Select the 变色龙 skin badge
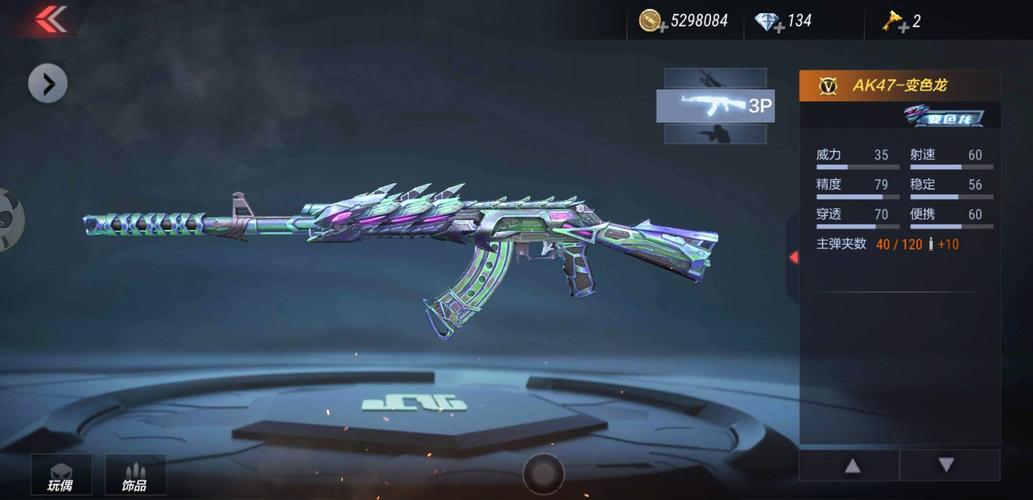This screenshot has height=500, width=1033. 943,117
